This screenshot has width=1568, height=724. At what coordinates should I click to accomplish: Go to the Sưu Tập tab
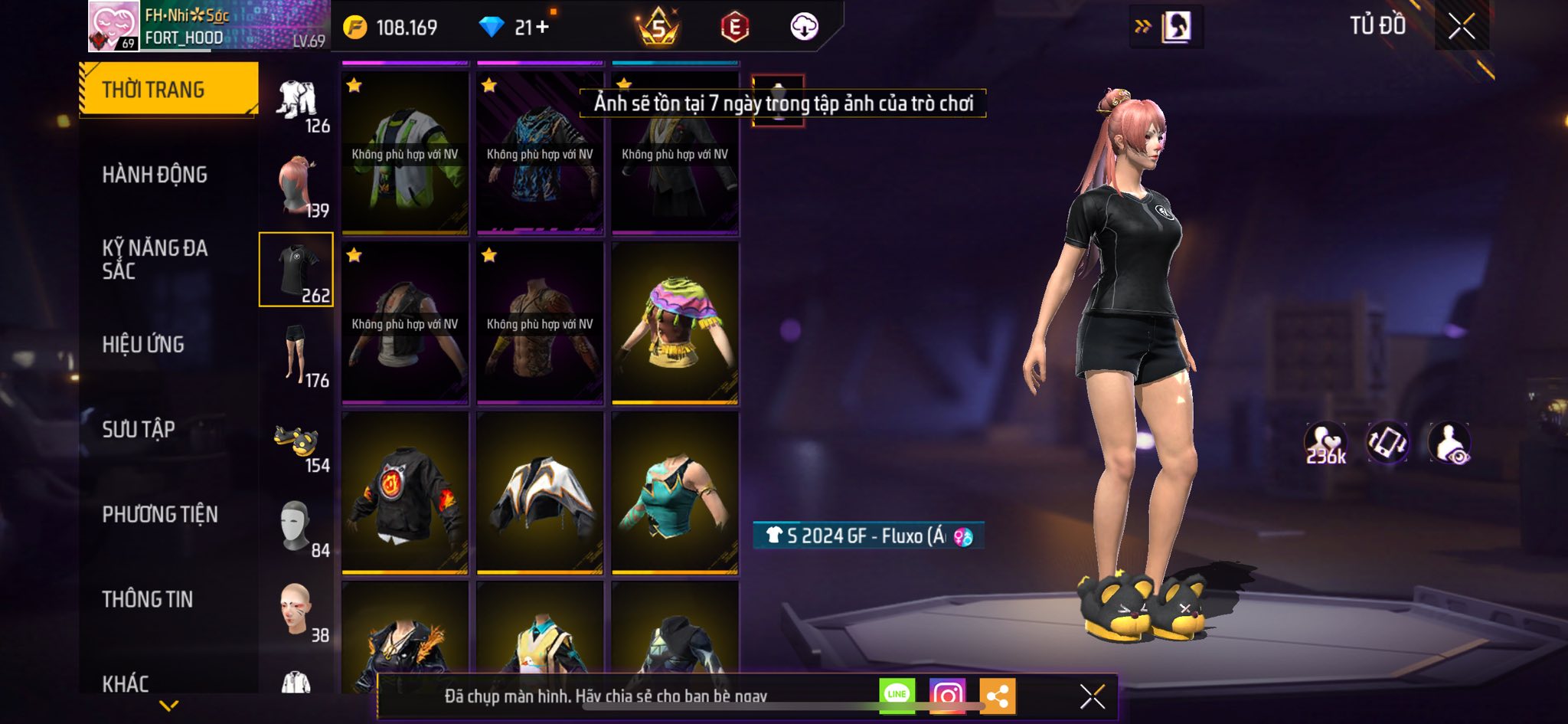[x=139, y=429]
